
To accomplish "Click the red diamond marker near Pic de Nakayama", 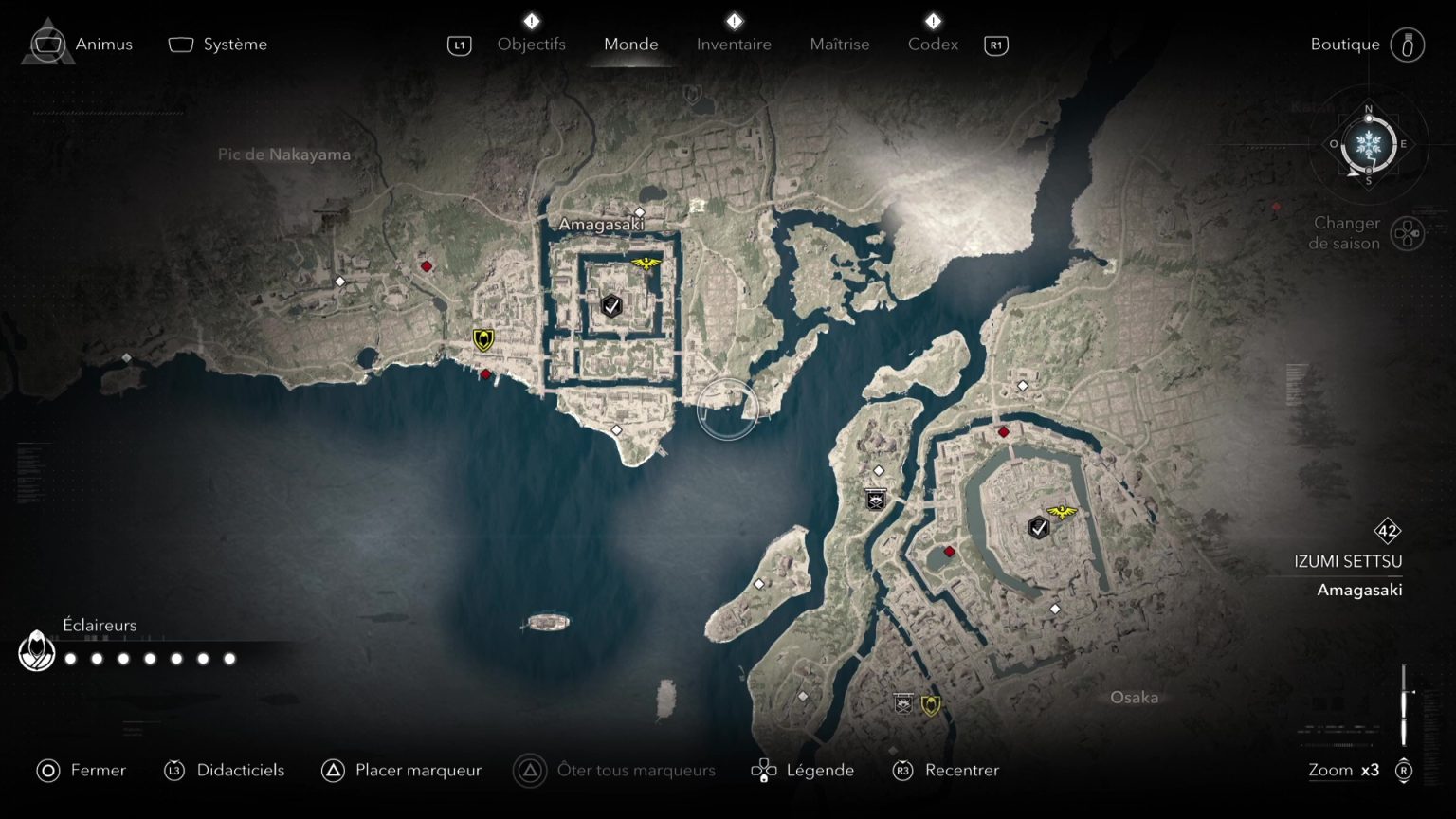I will coord(425,266).
